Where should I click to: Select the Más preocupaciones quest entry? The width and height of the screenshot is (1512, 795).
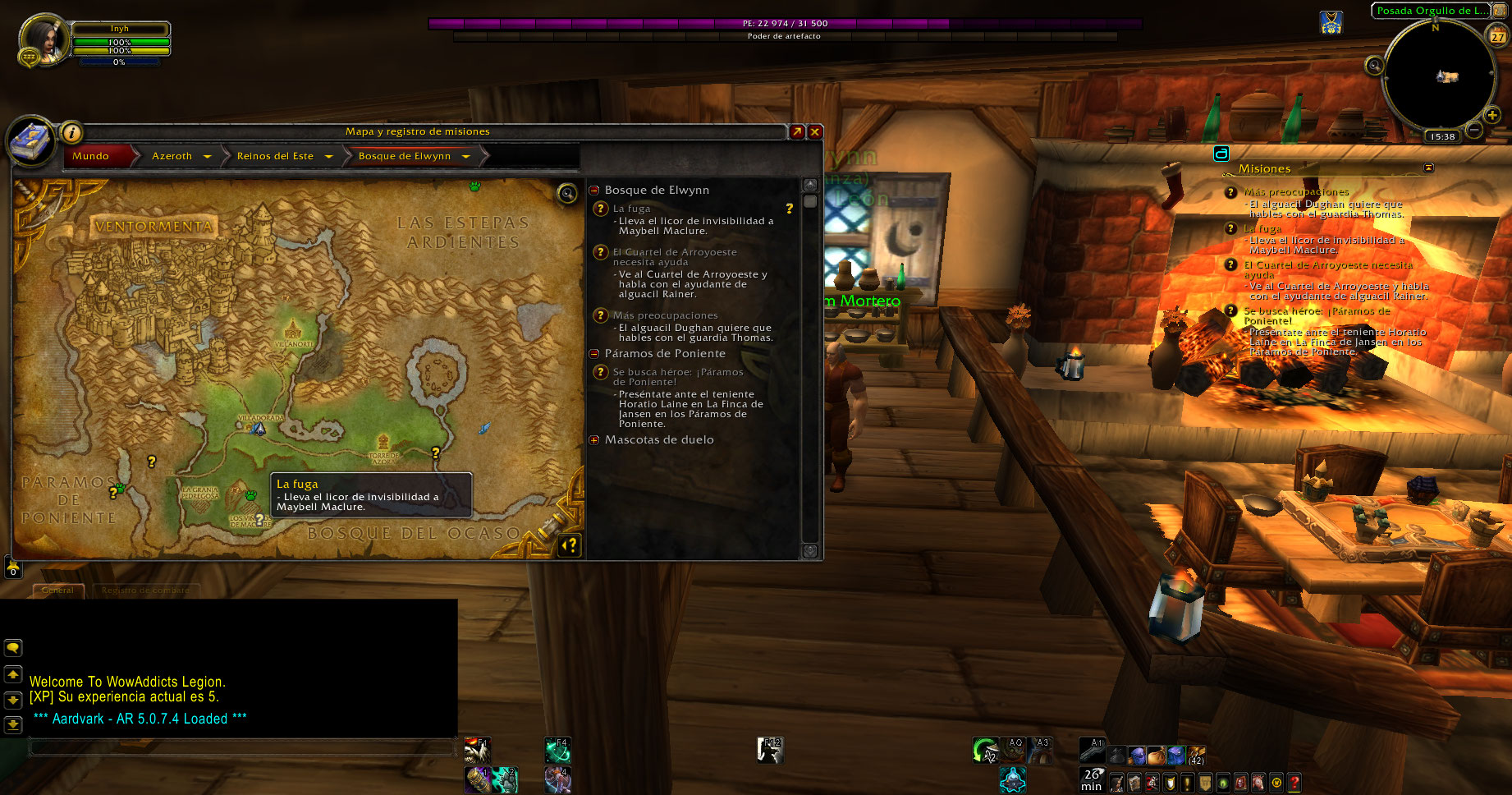(665, 315)
